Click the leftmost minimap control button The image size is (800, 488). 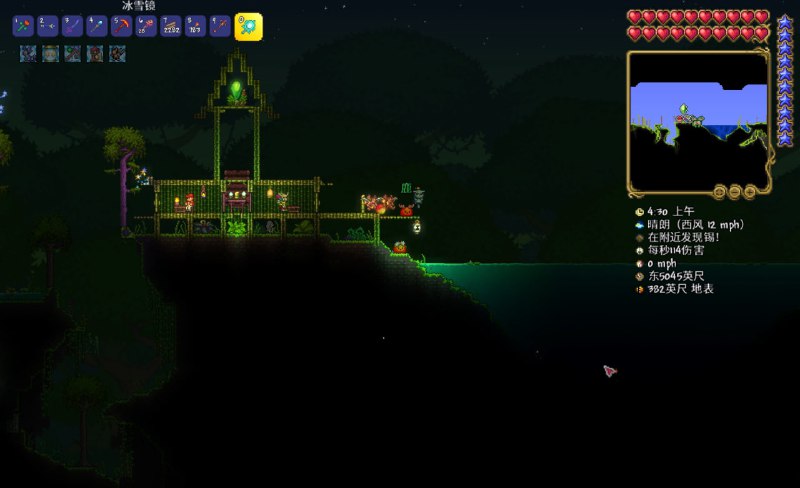click(x=719, y=191)
